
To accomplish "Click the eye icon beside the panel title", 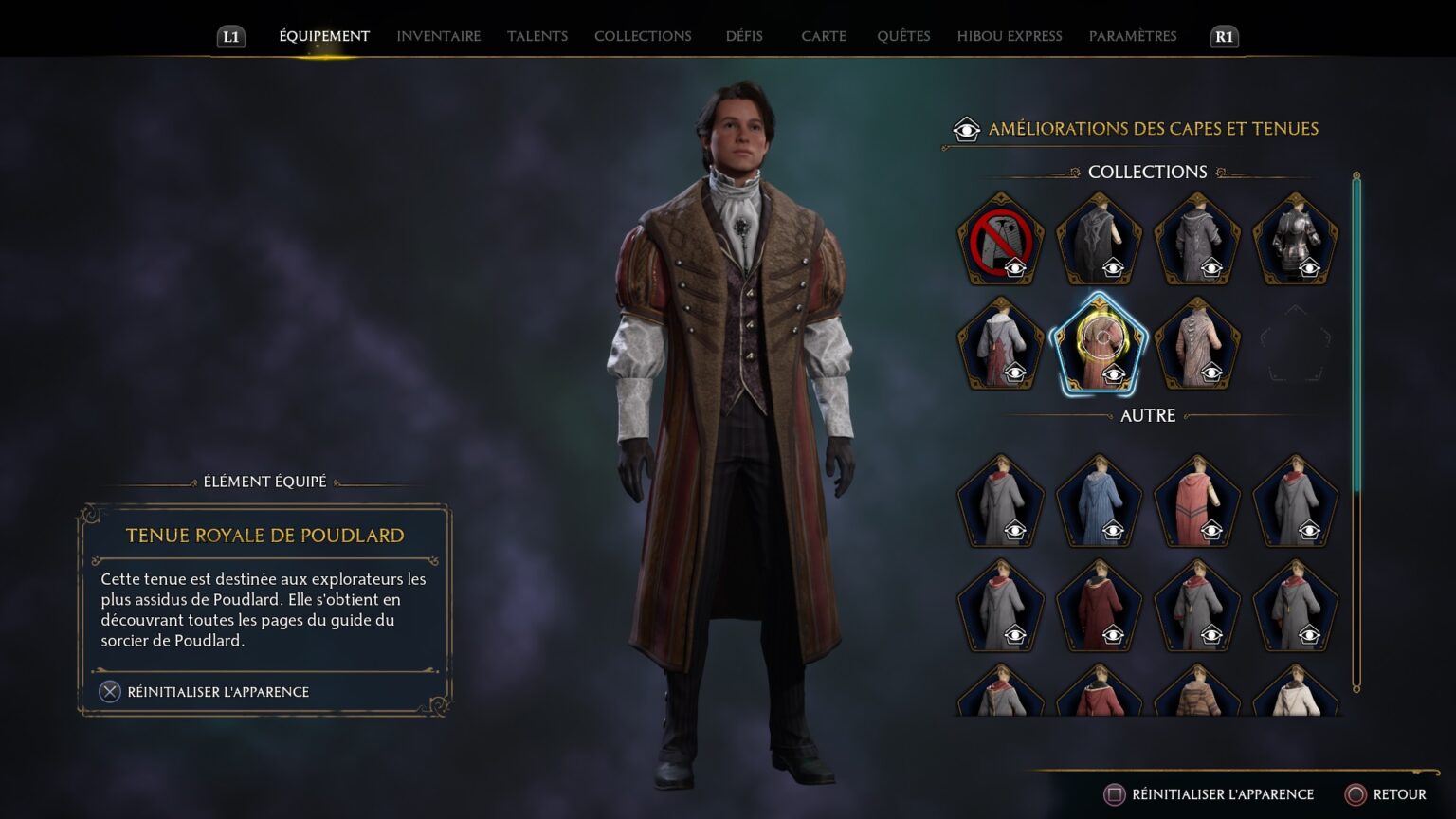I will pos(966,128).
